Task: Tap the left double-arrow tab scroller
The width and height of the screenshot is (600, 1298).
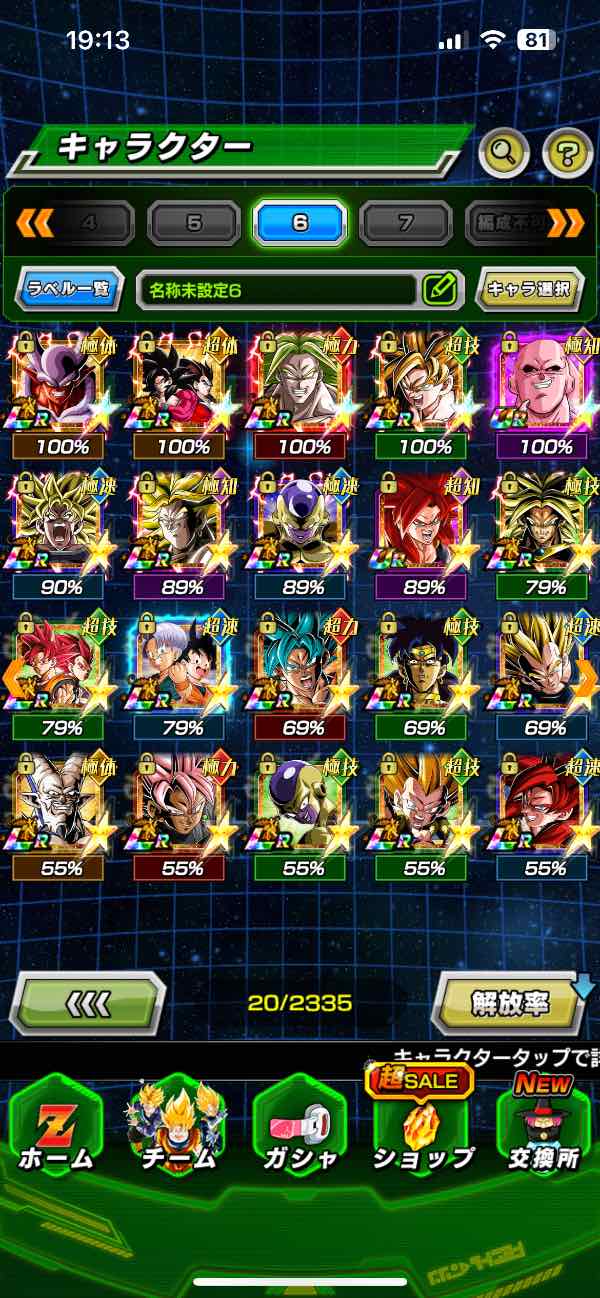Action: click(x=35, y=223)
